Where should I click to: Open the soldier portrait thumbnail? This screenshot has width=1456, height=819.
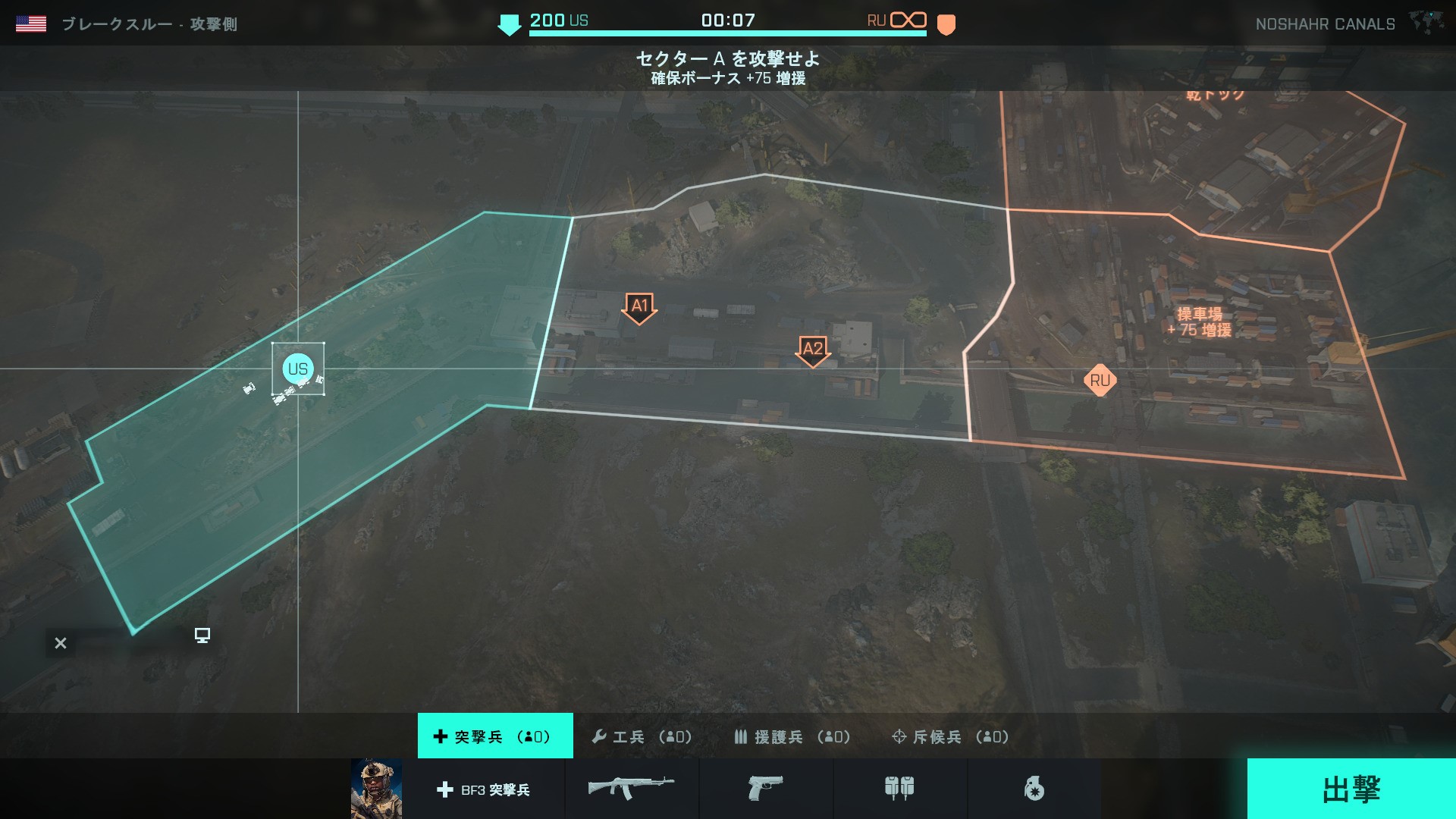point(376,789)
